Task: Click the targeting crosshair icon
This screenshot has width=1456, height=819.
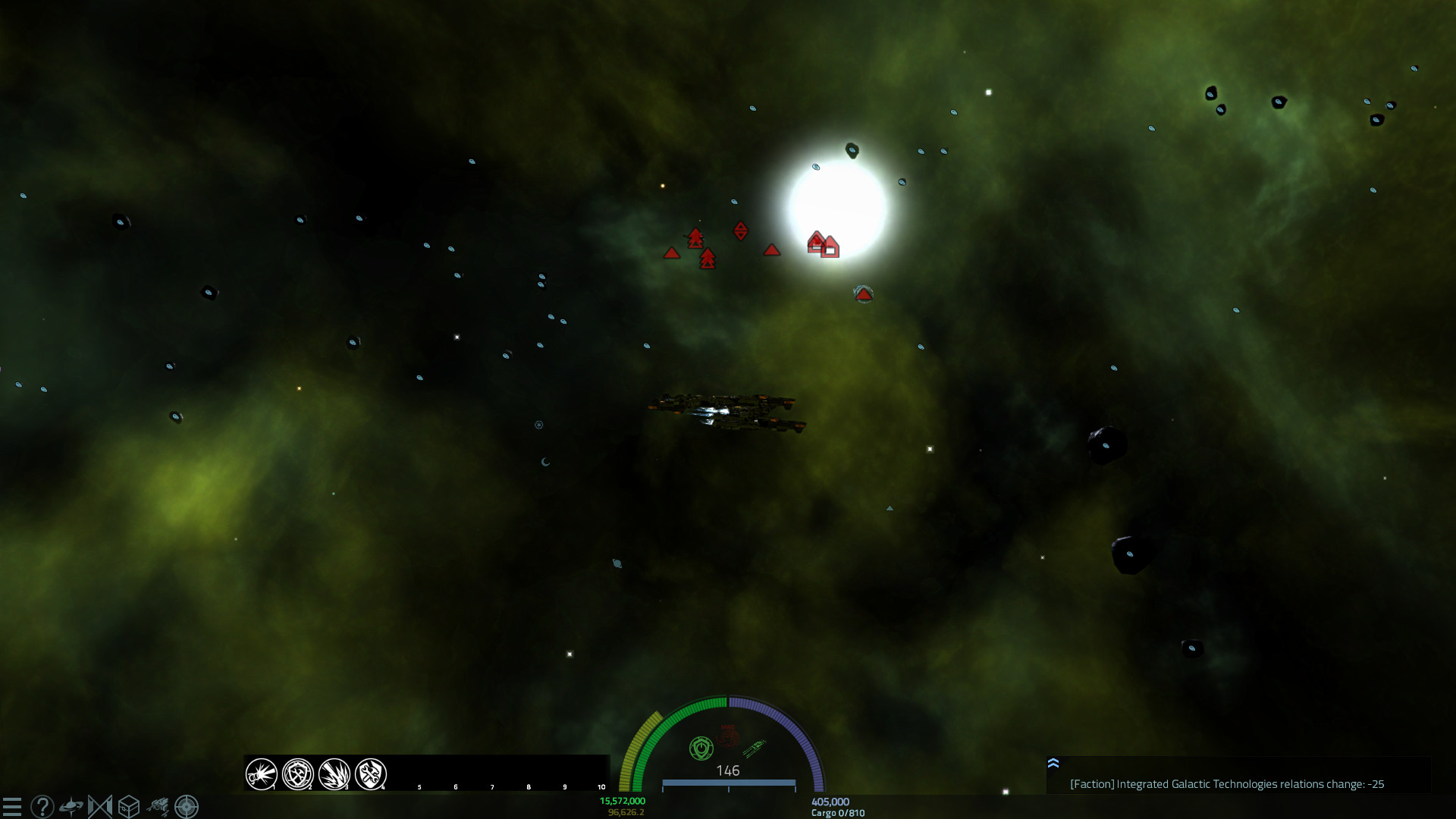Action: click(184, 806)
